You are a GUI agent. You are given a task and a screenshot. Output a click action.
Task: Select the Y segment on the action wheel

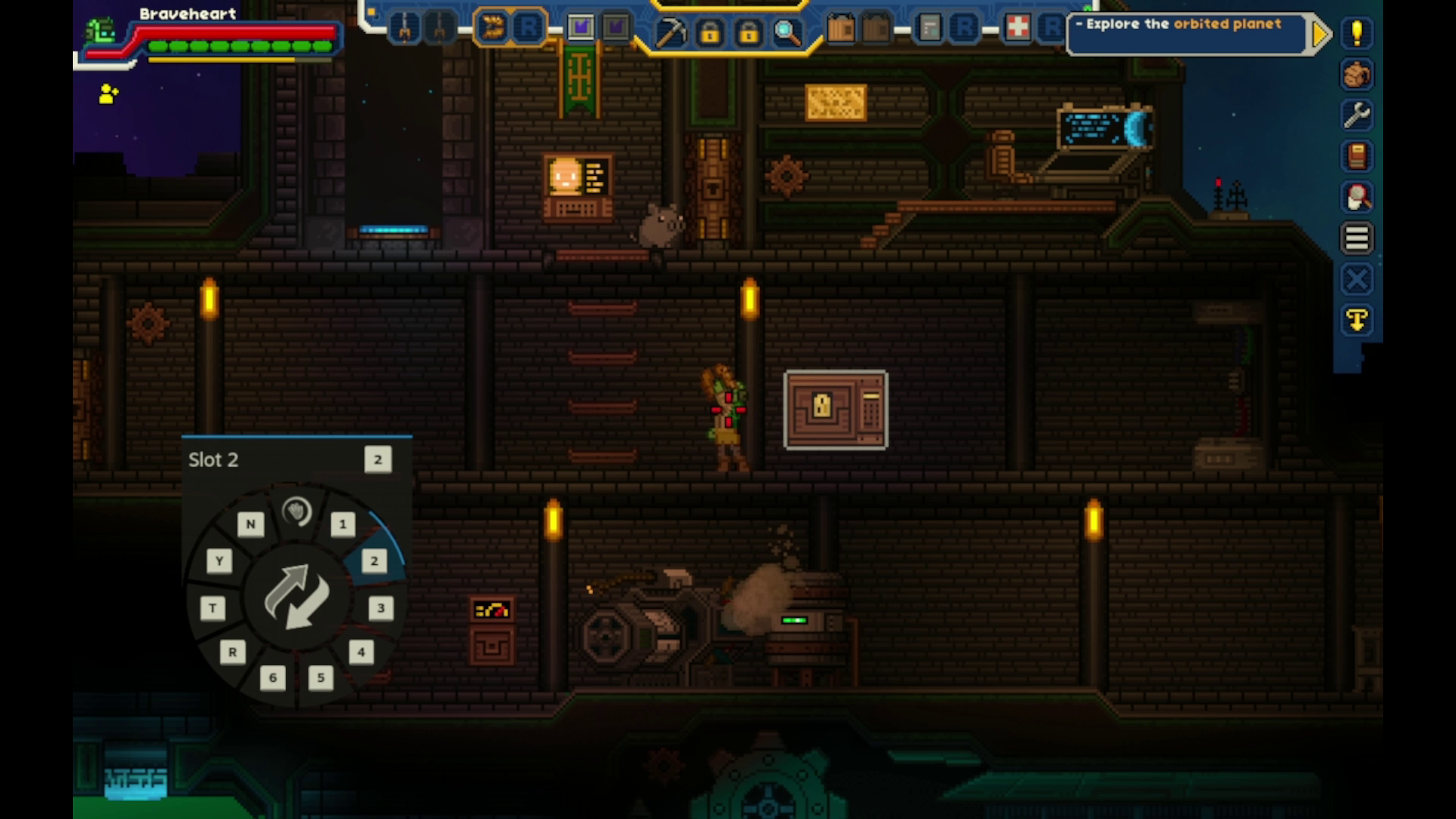219,561
